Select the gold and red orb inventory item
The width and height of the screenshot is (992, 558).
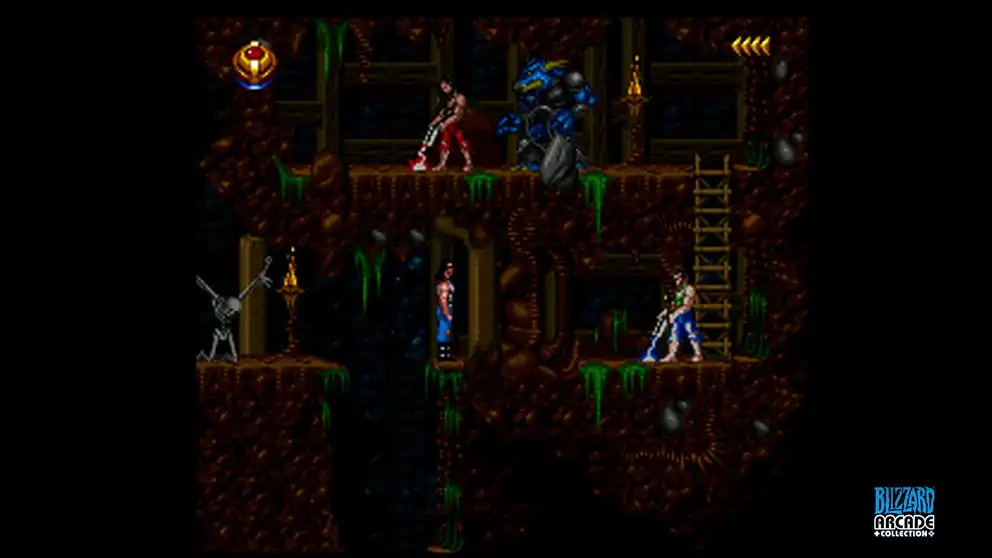pyautogui.click(x=255, y=63)
